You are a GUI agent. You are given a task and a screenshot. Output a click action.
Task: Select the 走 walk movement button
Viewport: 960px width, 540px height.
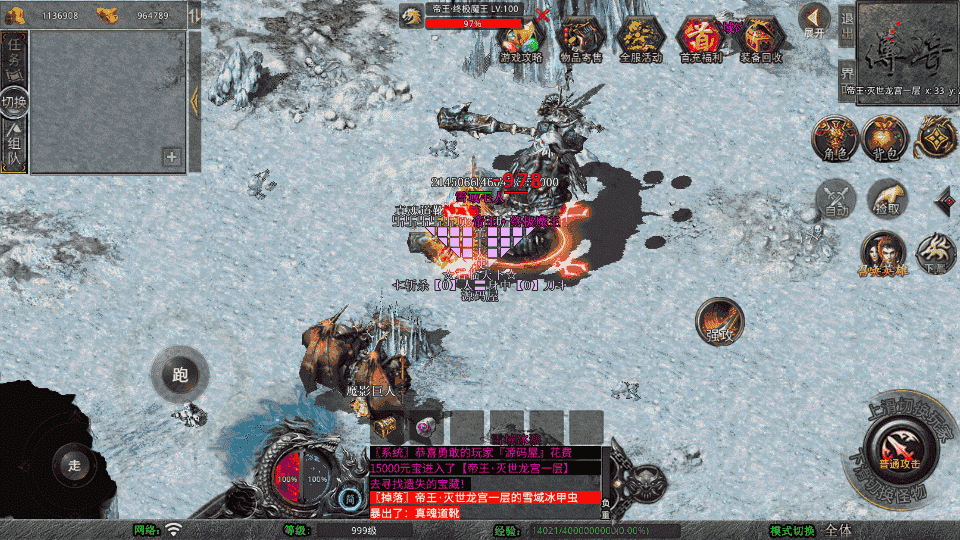[75, 463]
